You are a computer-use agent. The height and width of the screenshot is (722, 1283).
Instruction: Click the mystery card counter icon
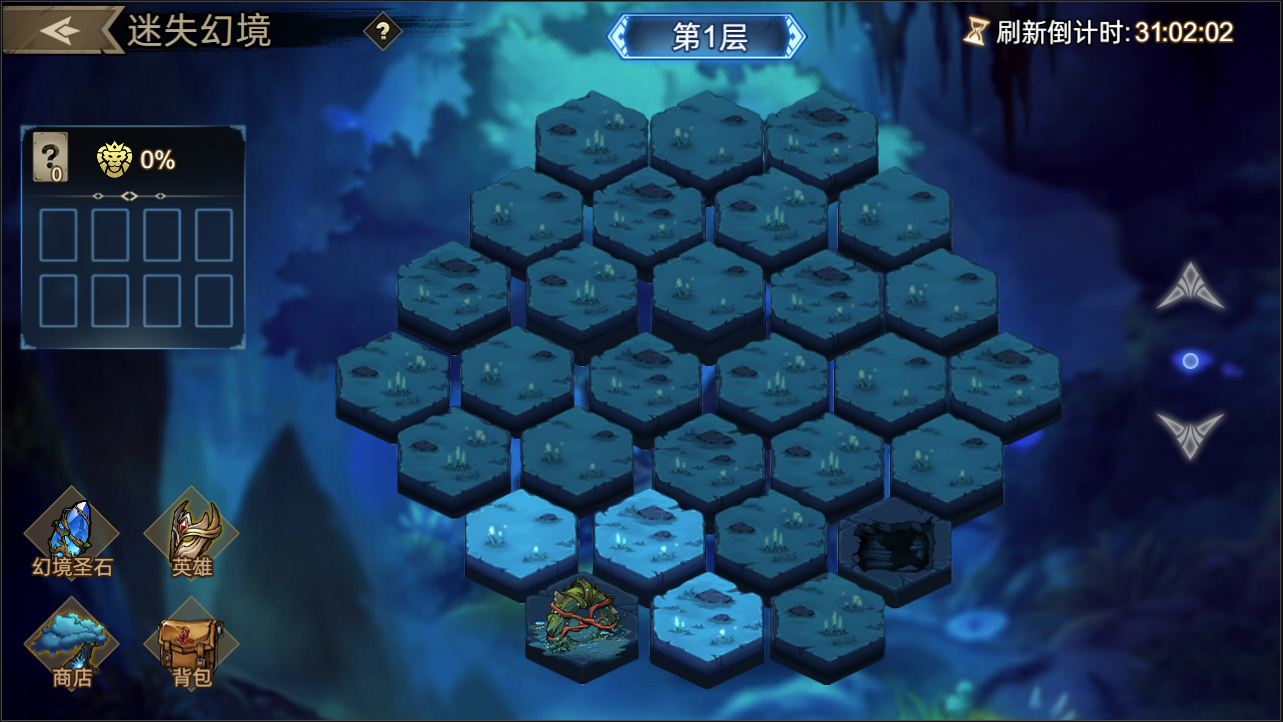[x=50, y=158]
